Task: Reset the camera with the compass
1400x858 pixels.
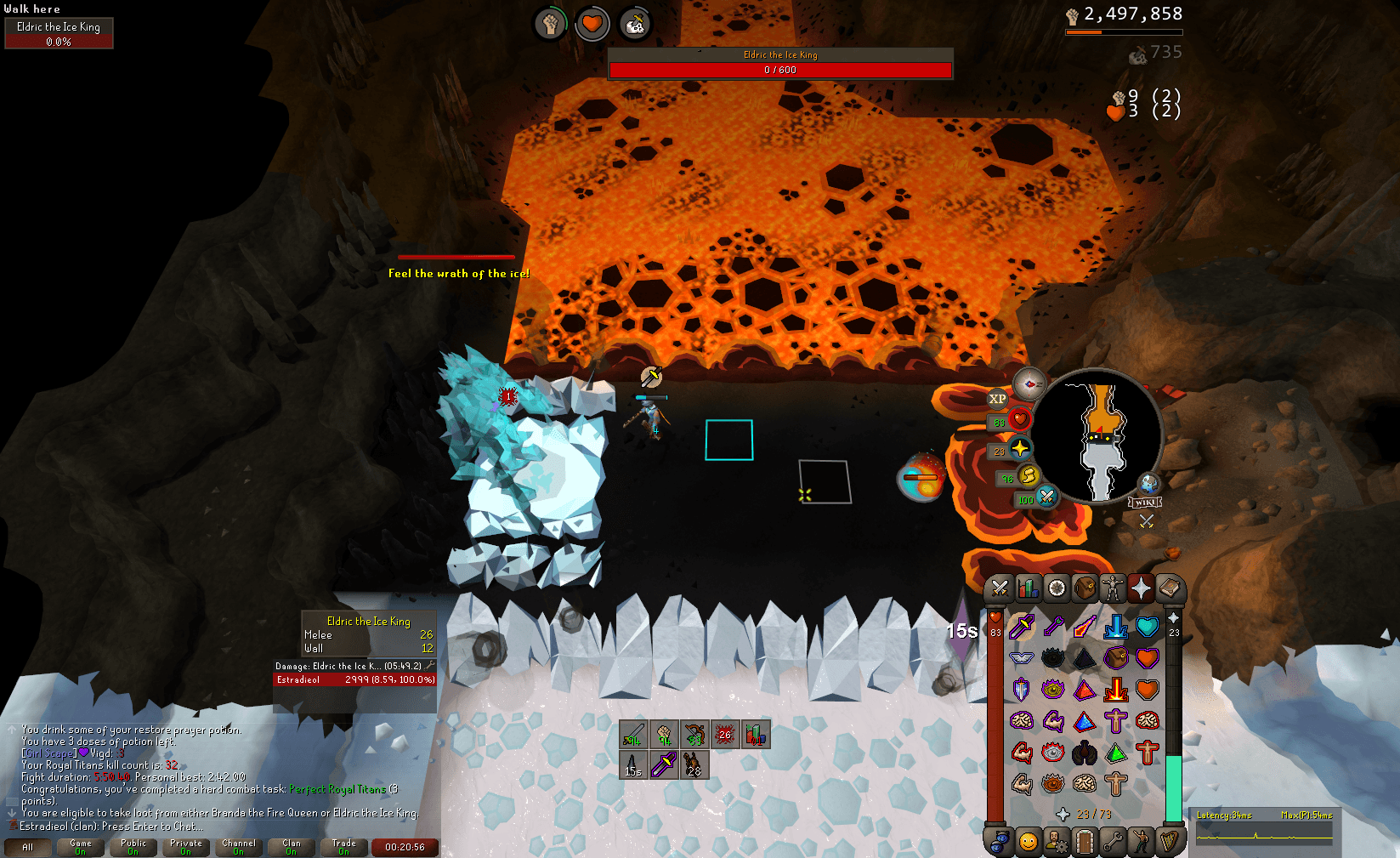Action: coord(1029,383)
